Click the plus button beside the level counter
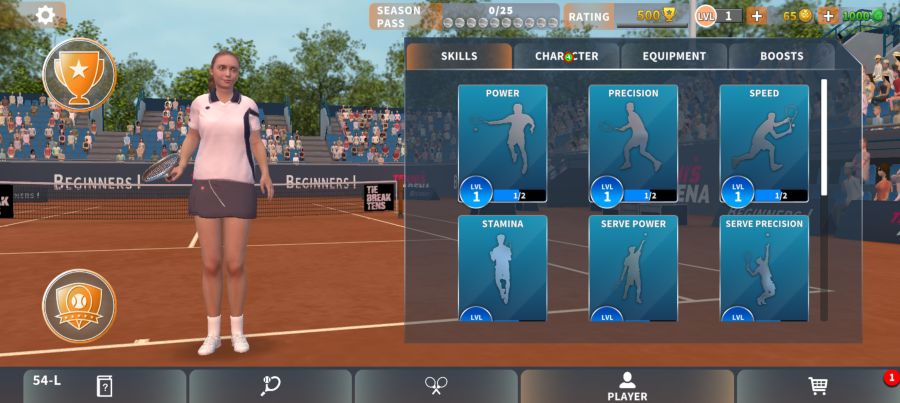The height and width of the screenshot is (403, 900). [x=756, y=16]
